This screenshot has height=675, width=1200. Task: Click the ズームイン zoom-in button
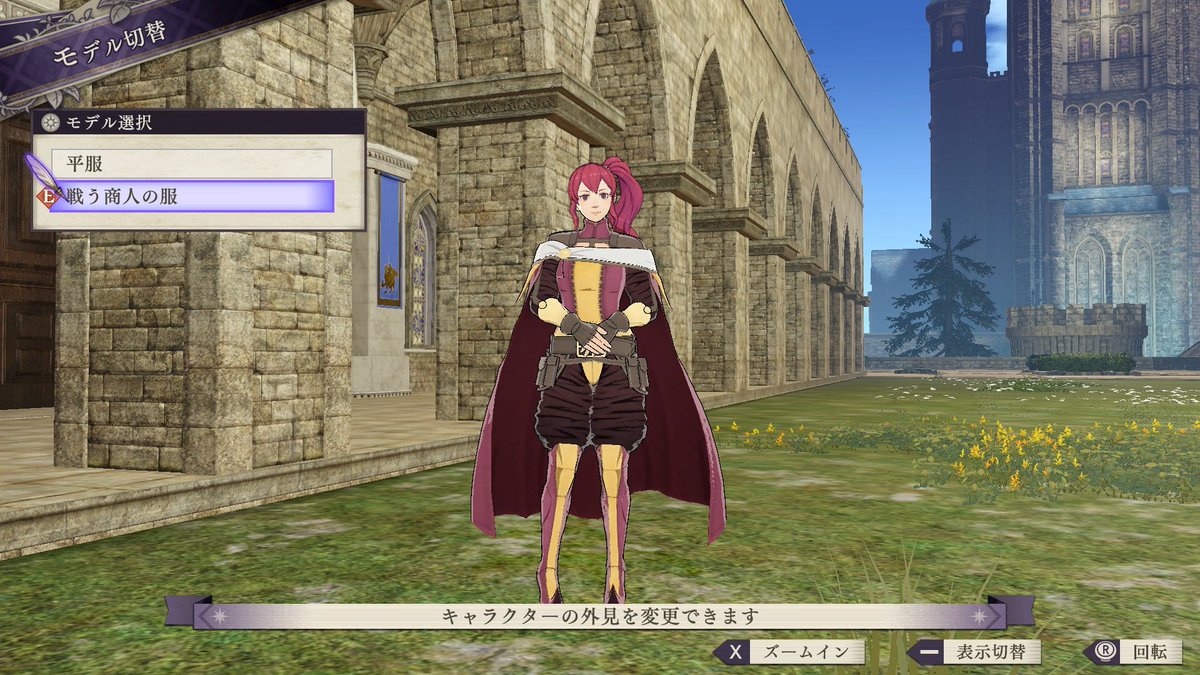click(x=788, y=653)
